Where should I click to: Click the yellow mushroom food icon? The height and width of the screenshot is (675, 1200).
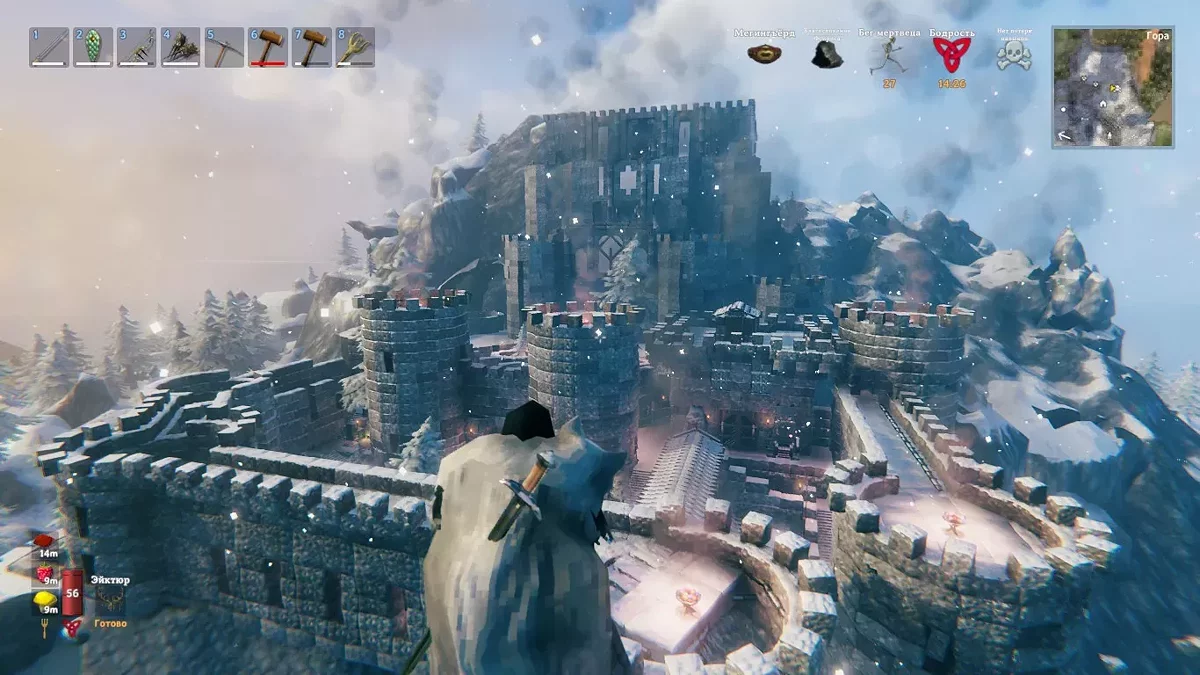(44, 600)
